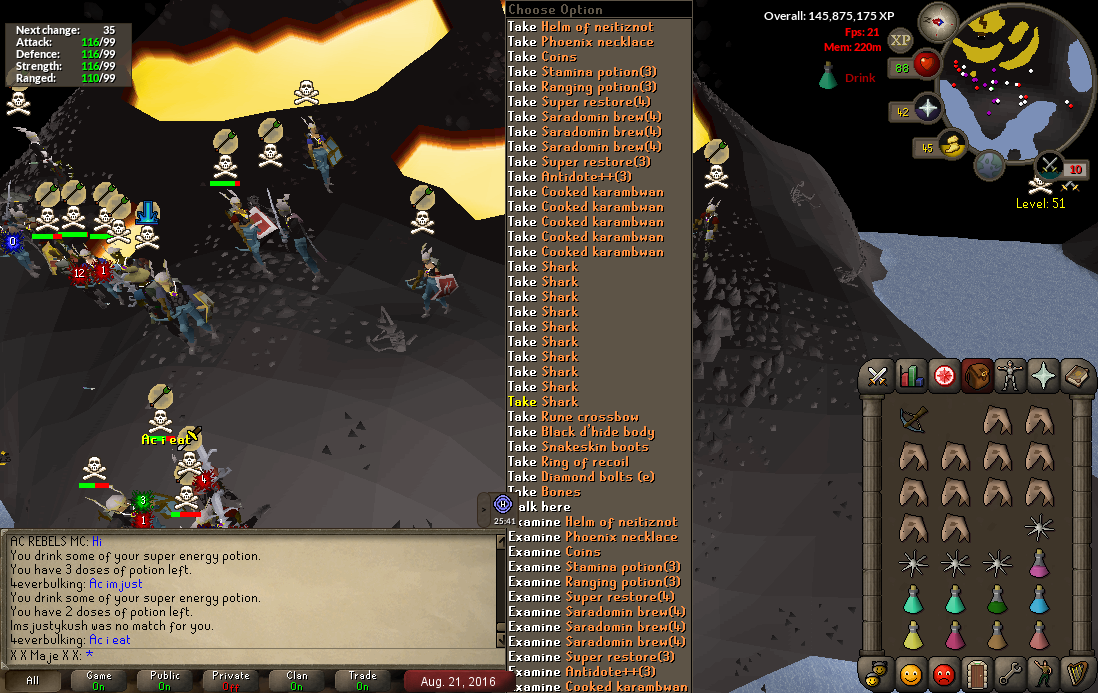Activate the quick-prayers orb
The image size is (1098, 693).
click(928, 111)
